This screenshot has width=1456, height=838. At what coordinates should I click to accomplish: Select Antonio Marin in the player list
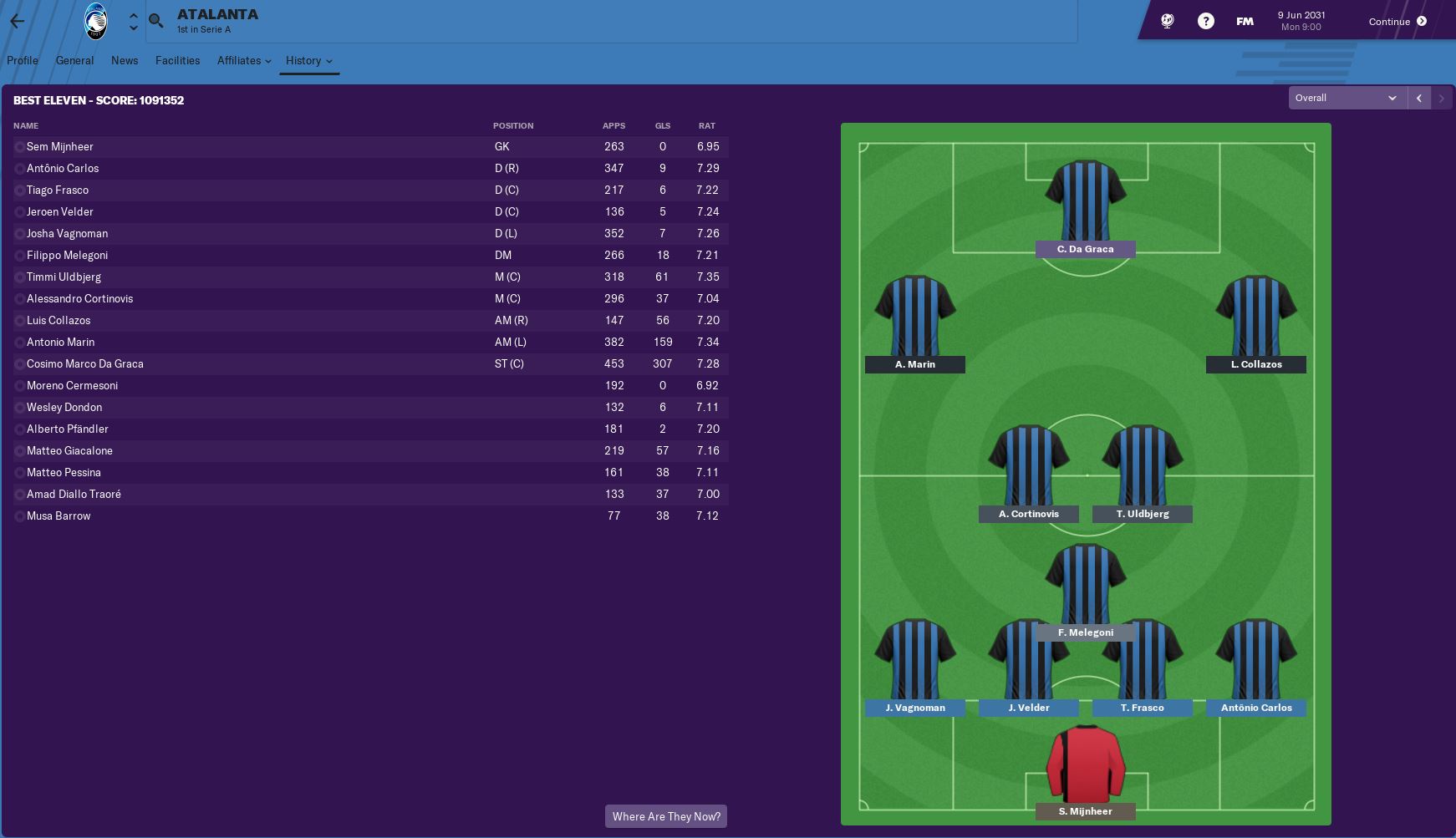(x=60, y=342)
